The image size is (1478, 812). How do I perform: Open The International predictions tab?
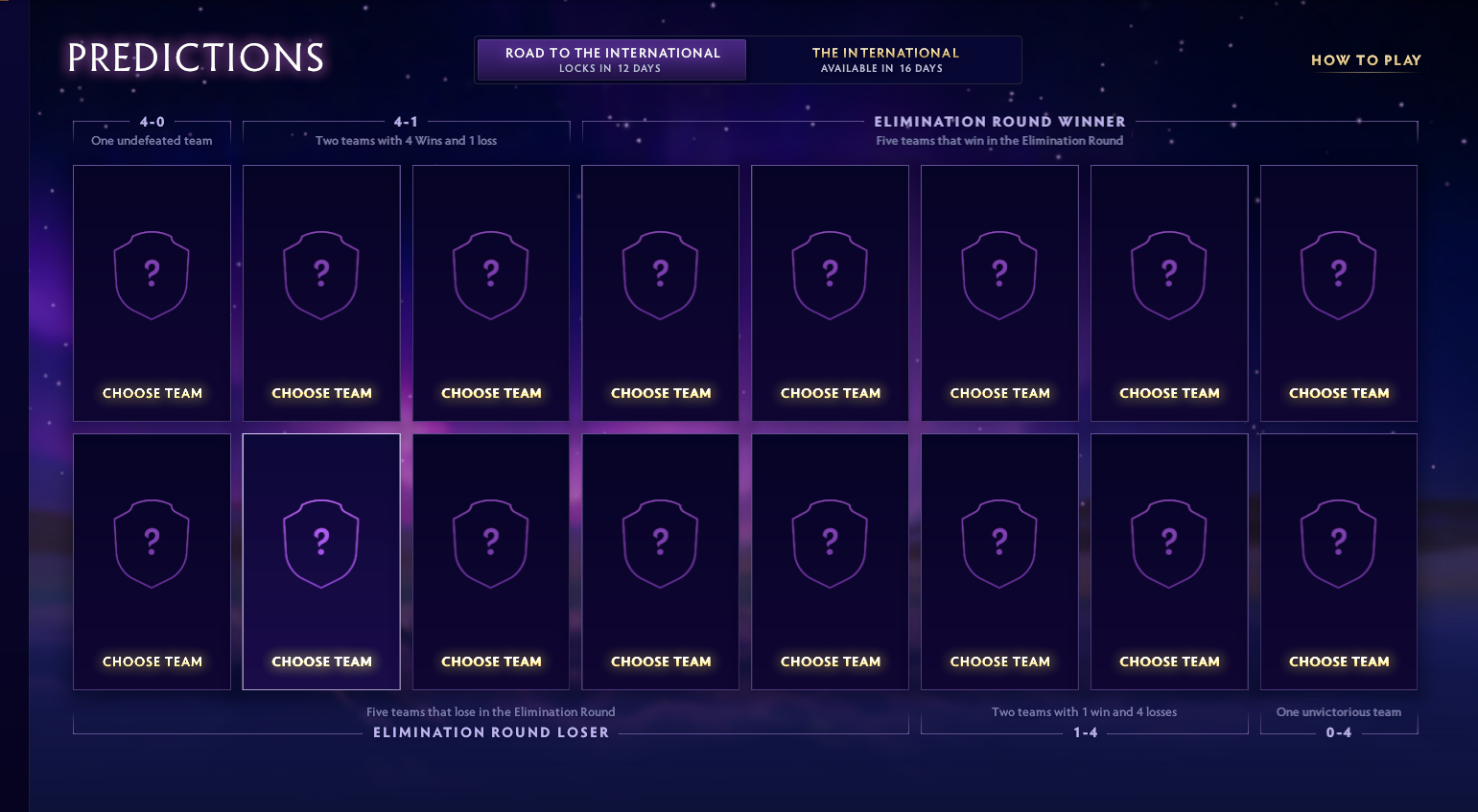(884, 59)
